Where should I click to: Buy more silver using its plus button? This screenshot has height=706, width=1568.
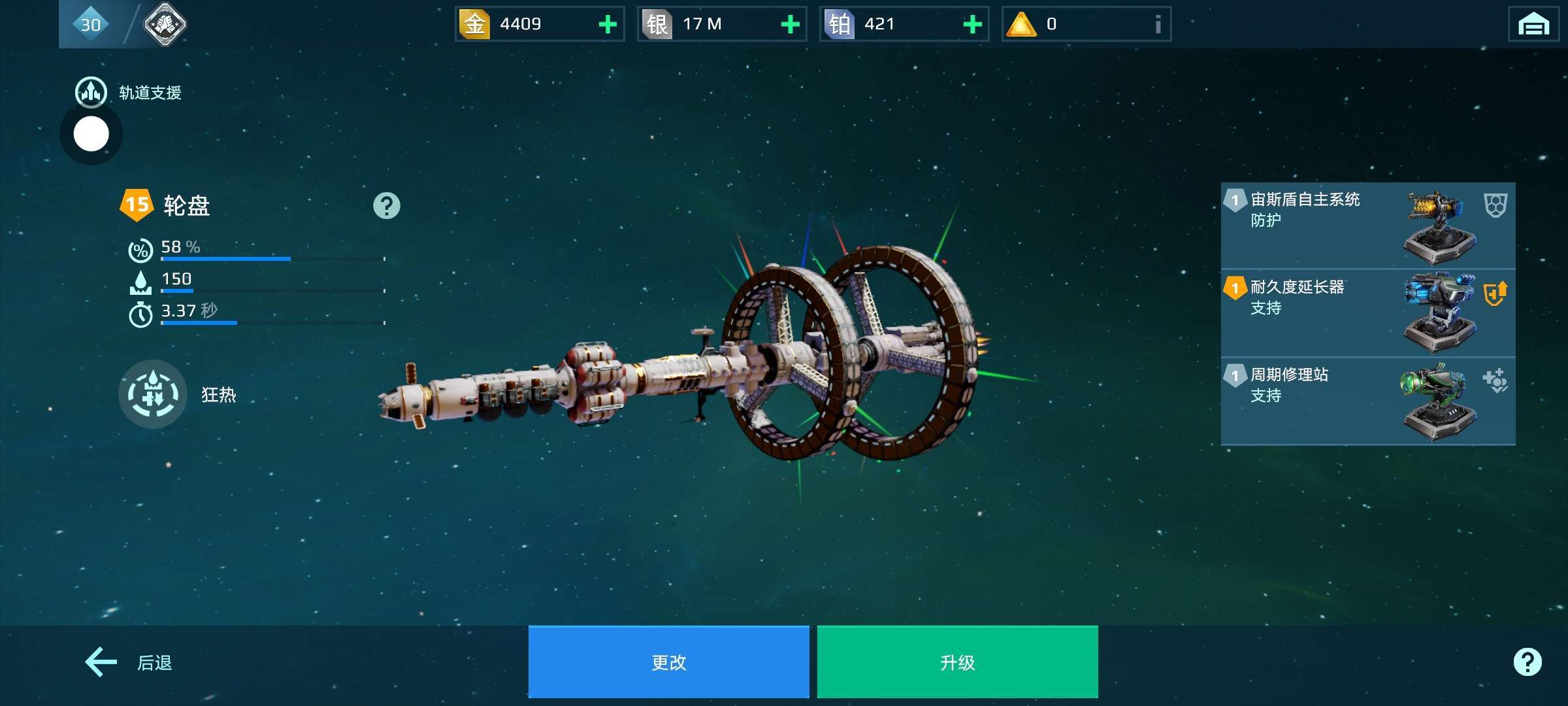point(790,25)
